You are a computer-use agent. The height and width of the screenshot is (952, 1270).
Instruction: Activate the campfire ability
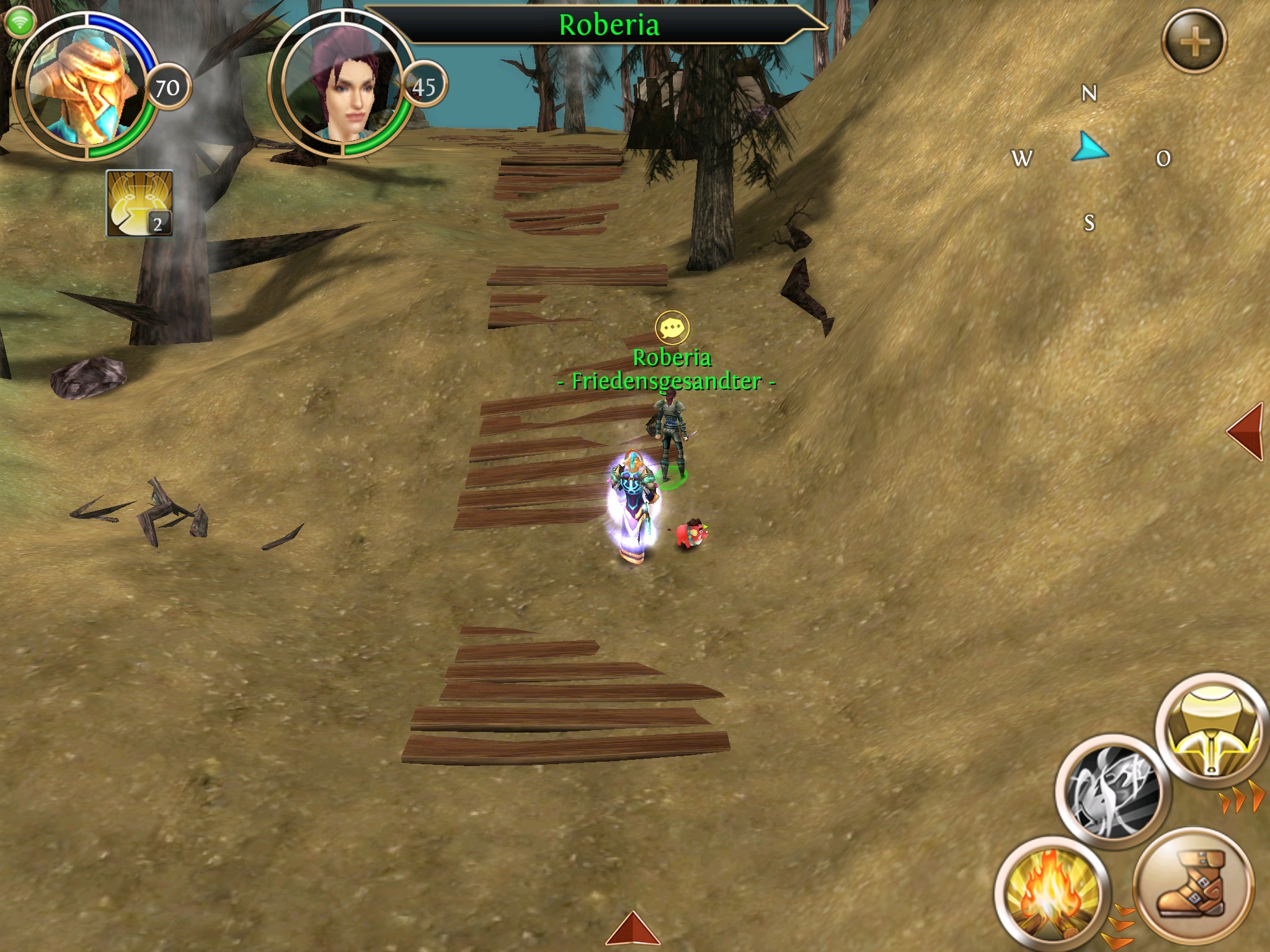1052,894
